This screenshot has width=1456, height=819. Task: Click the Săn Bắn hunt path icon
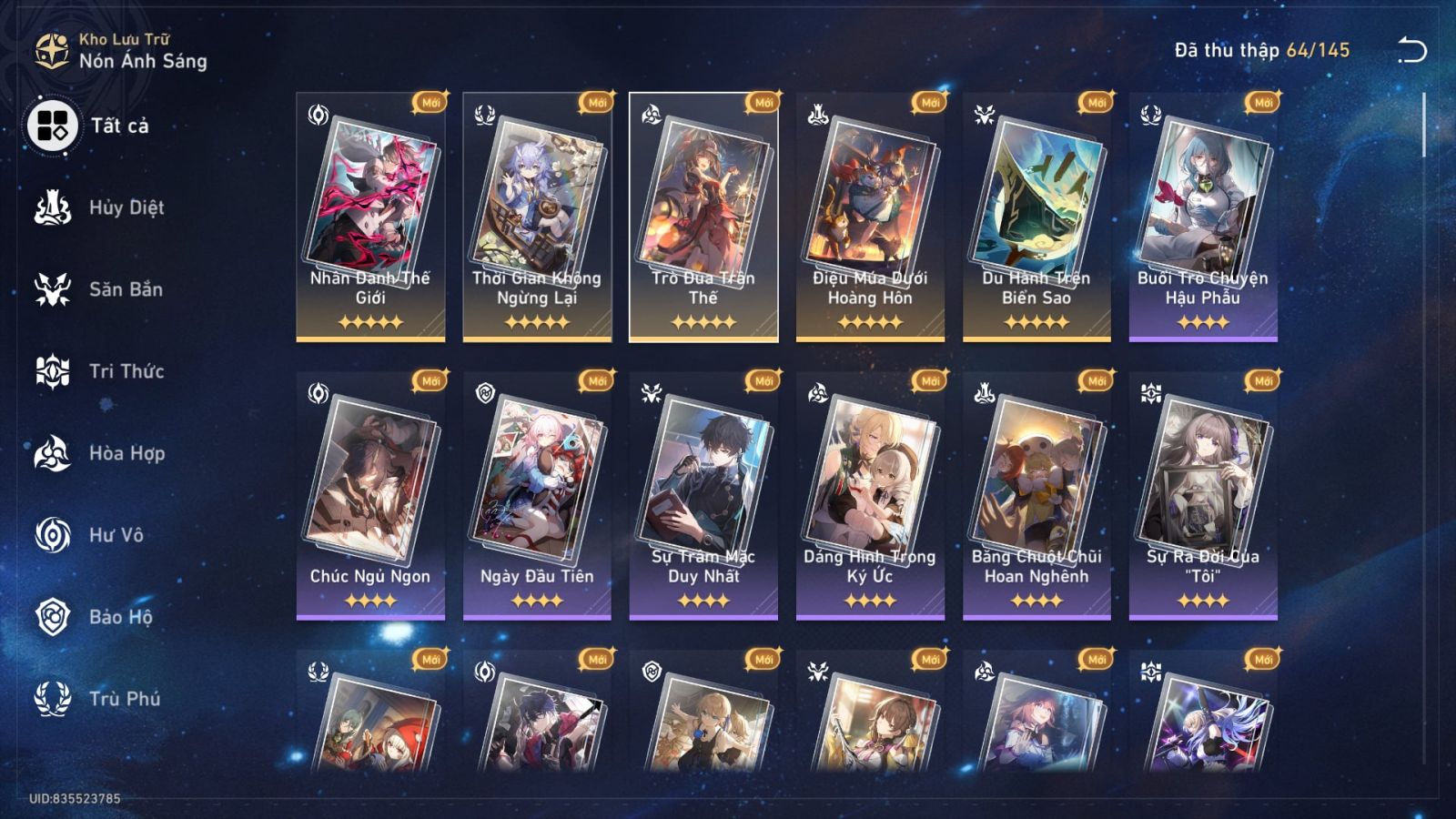tap(52, 290)
